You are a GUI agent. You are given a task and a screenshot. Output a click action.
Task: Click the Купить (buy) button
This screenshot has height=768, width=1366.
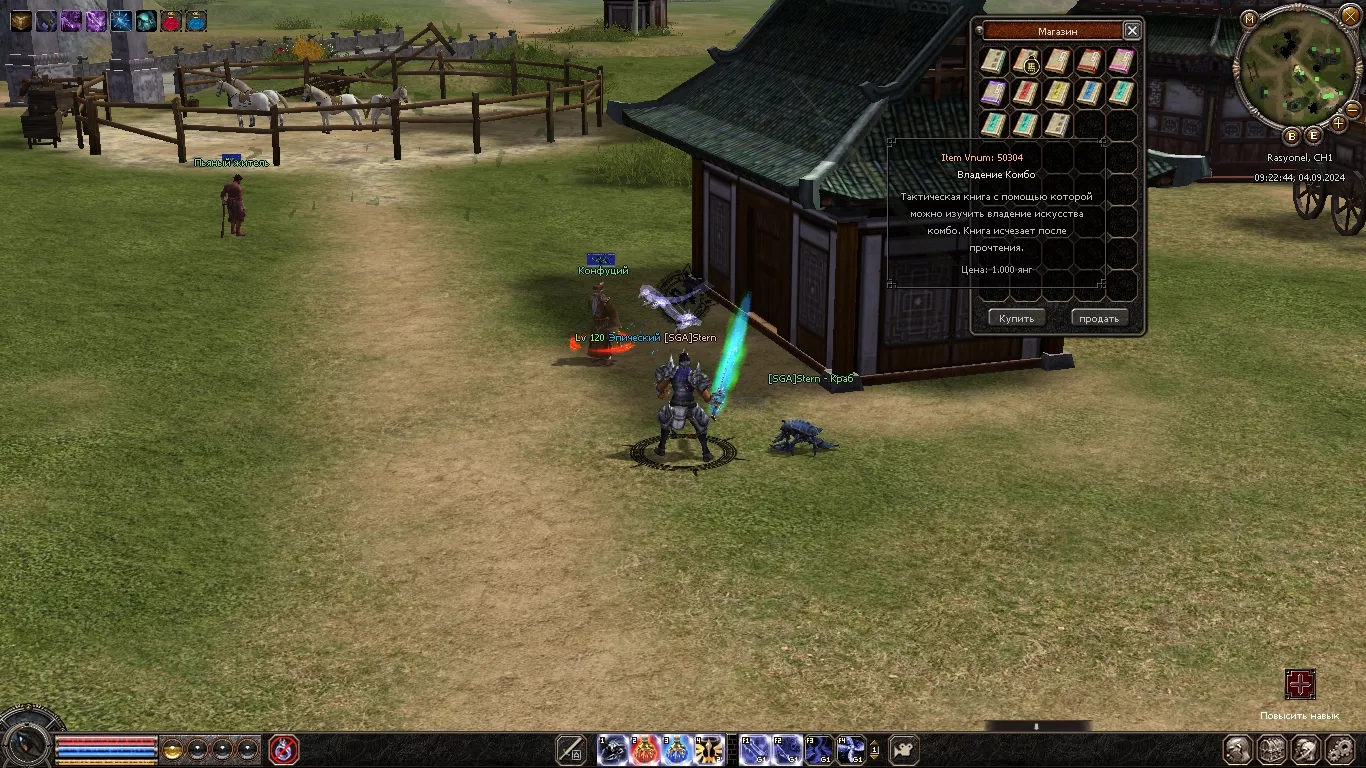[x=1016, y=318]
